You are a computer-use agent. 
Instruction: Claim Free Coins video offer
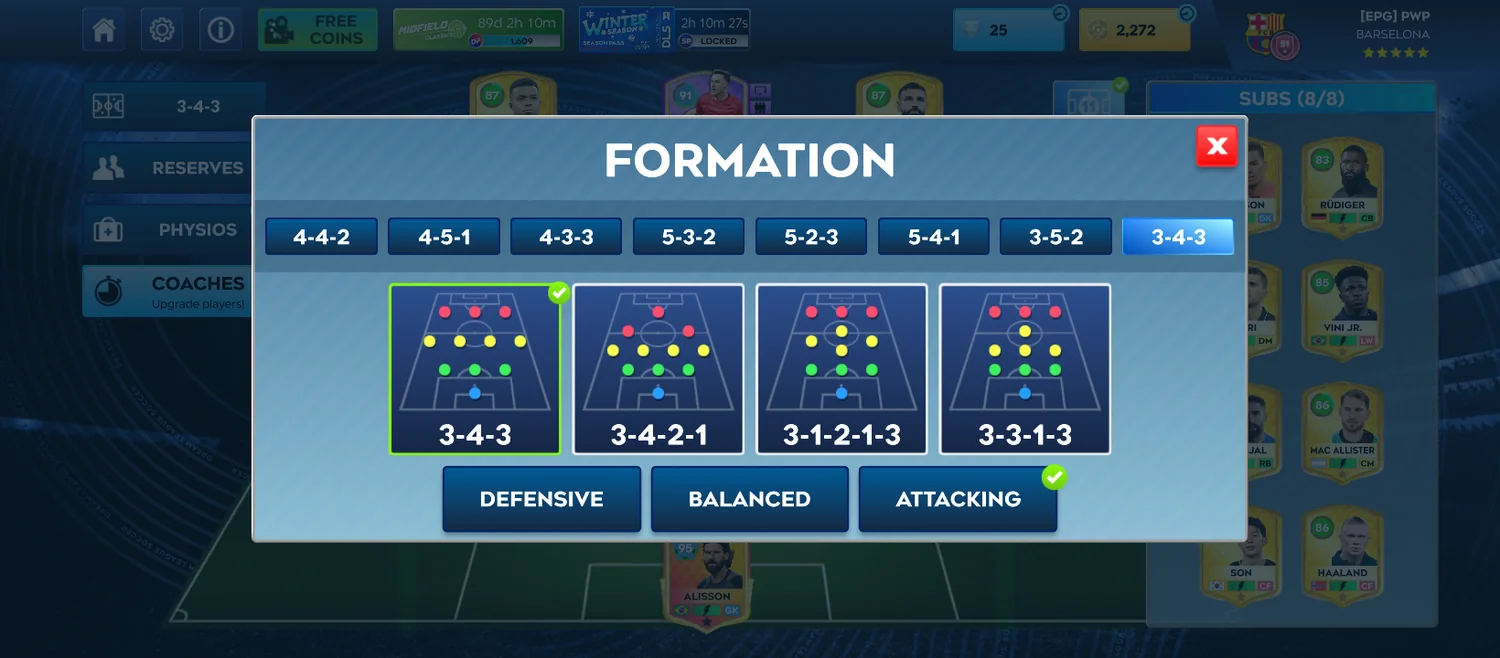(318, 30)
